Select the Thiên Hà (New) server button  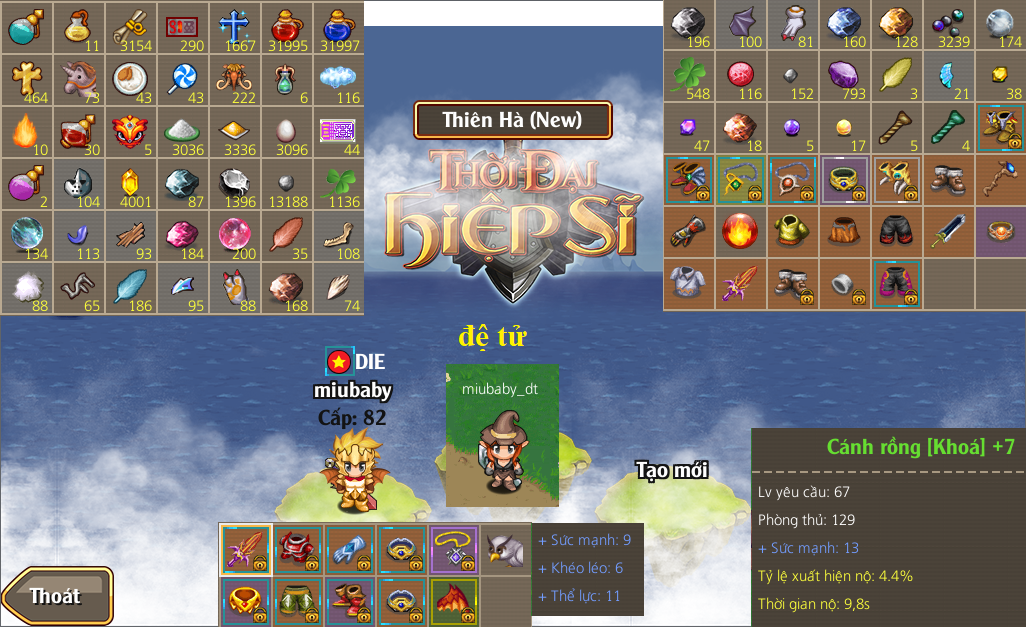[512, 120]
